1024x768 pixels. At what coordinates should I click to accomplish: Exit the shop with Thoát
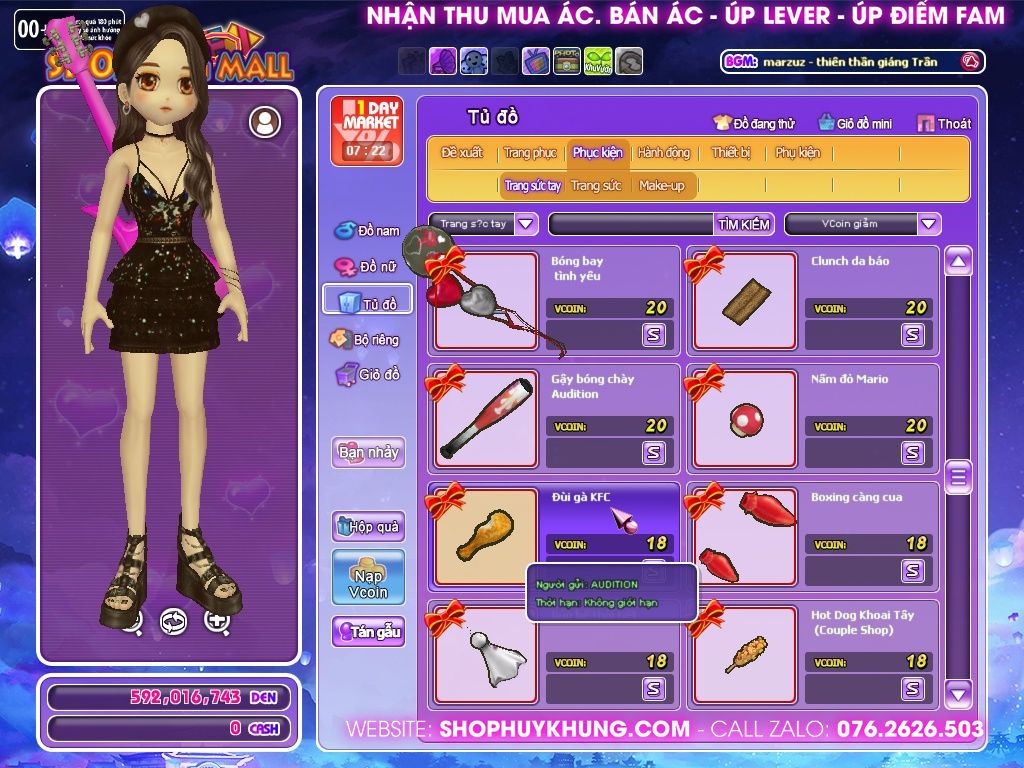click(x=944, y=124)
